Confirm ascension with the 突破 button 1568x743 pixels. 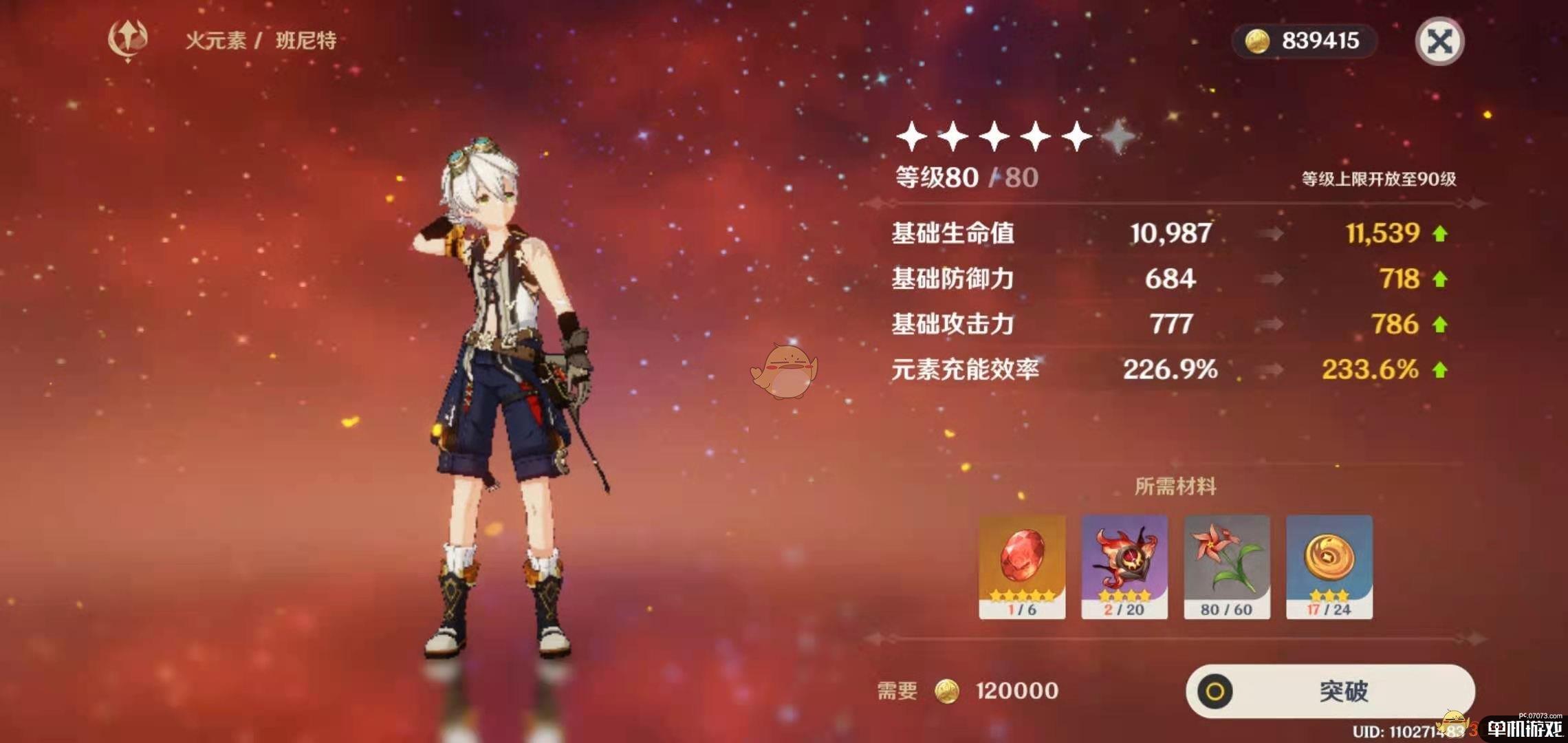pos(1330,691)
